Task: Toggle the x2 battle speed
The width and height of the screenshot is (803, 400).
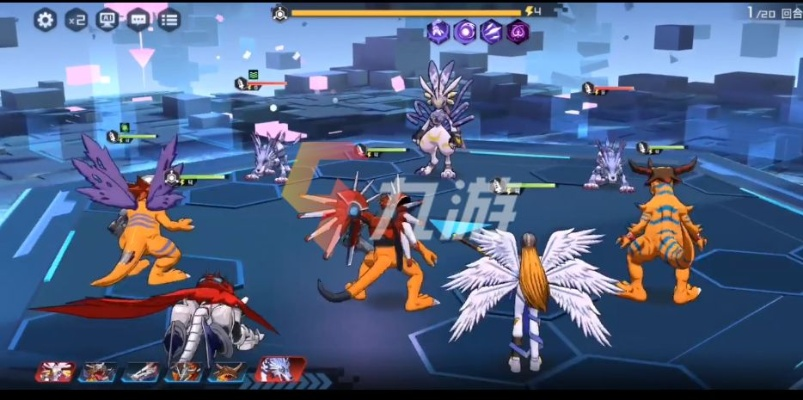Action: (76, 19)
